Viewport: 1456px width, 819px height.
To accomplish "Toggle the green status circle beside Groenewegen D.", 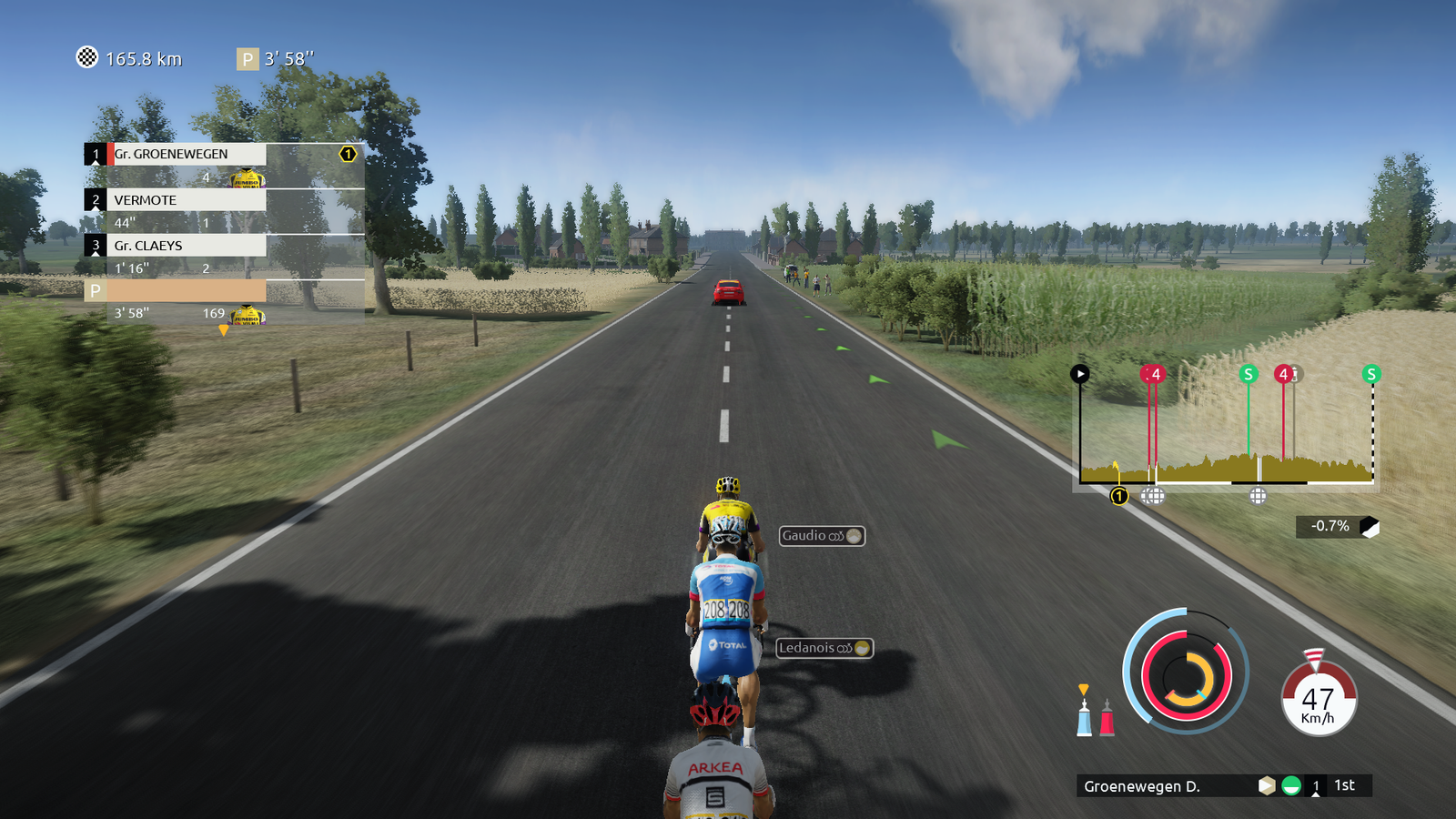I will (1291, 784).
